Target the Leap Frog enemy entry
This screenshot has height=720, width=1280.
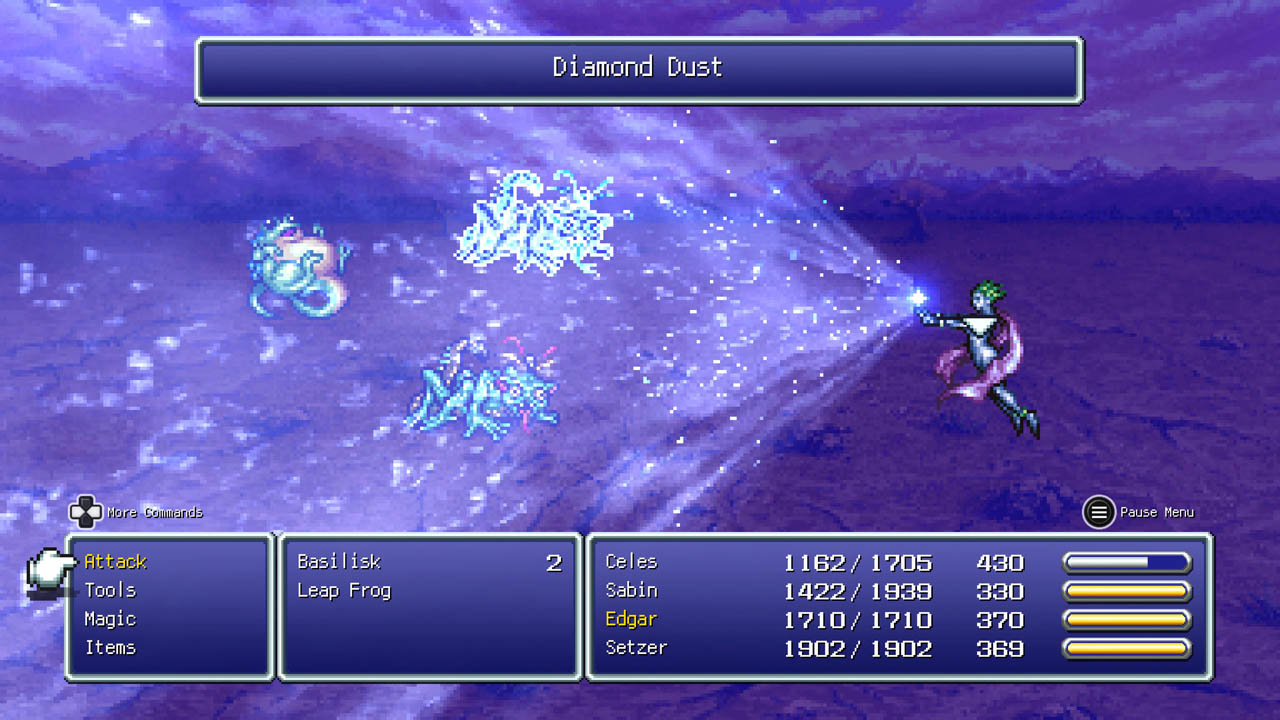click(344, 591)
